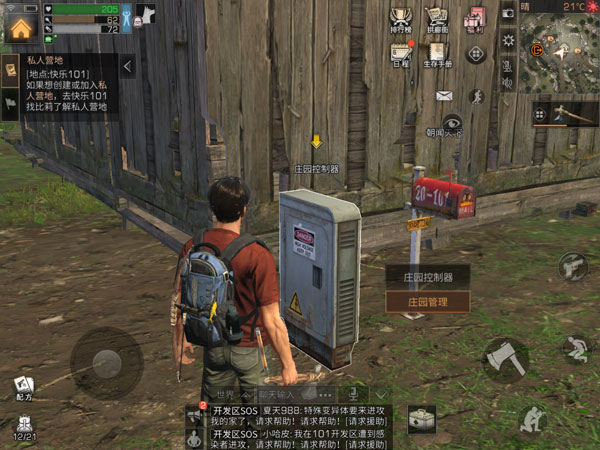This screenshot has height=450, width=600.
Task: Open the gear settings button
Action: click(508, 41)
